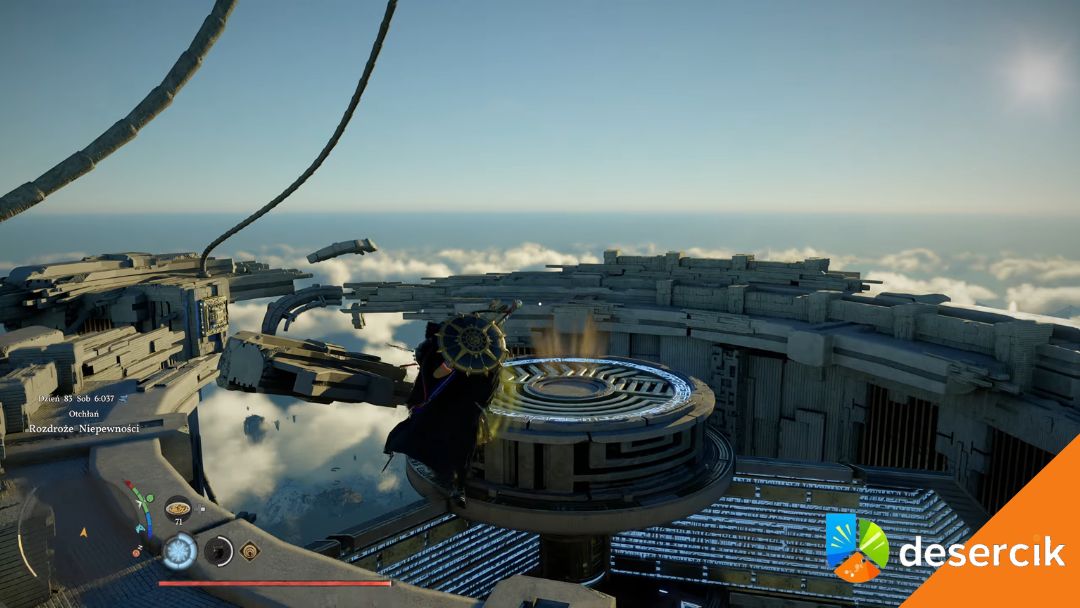Select the food dish quick-slot item
The image size is (1080, 608).
click(x=178, y=507)
